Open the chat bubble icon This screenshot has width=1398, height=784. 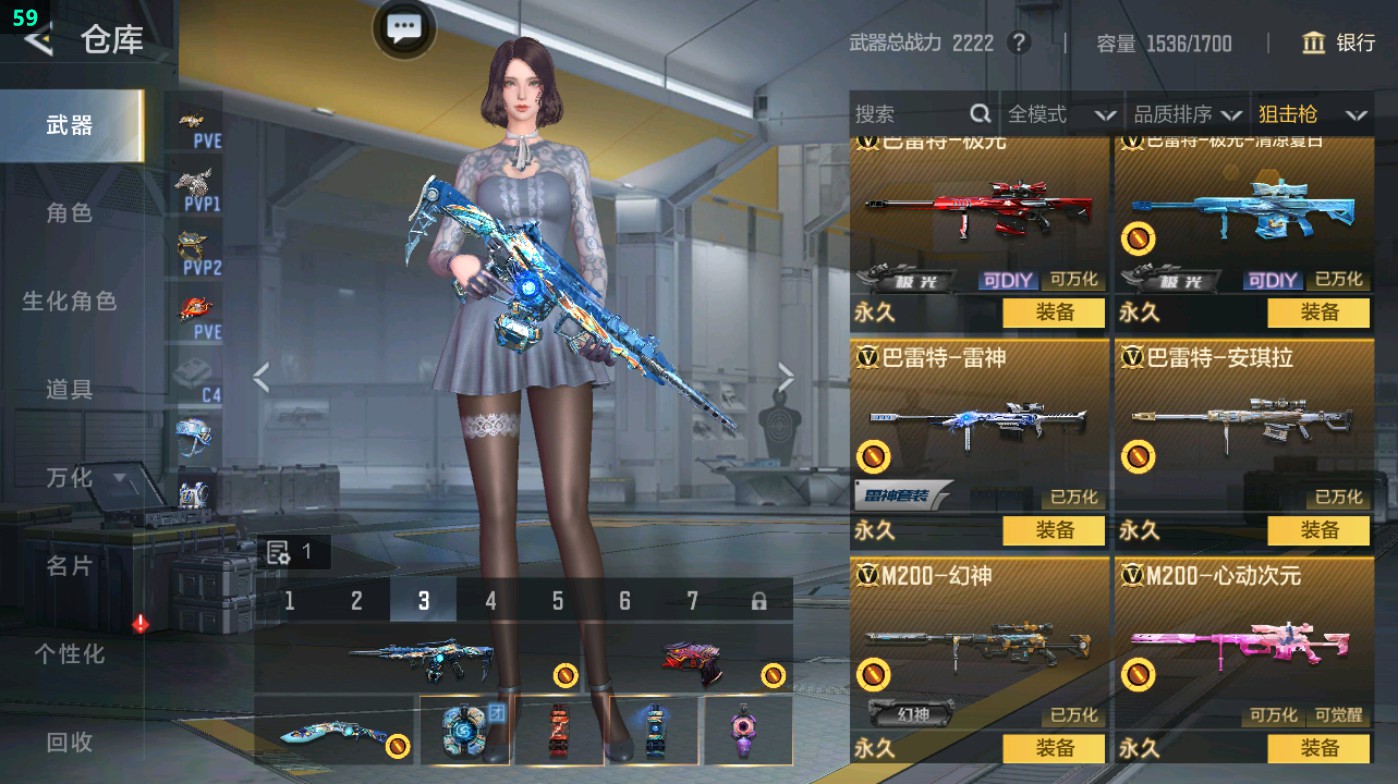click(404, 29)
